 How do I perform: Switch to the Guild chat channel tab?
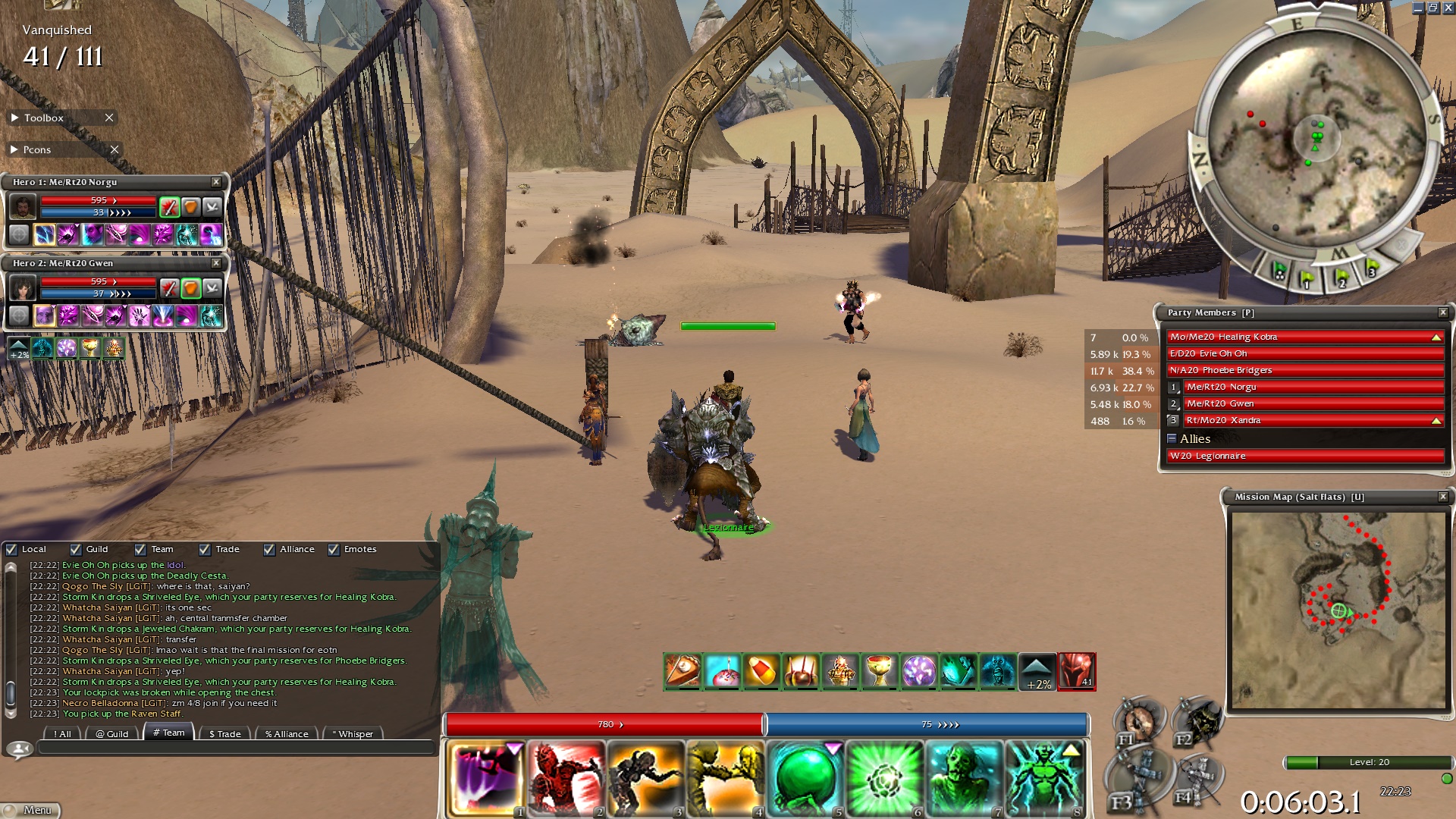[x=112, y=733]
